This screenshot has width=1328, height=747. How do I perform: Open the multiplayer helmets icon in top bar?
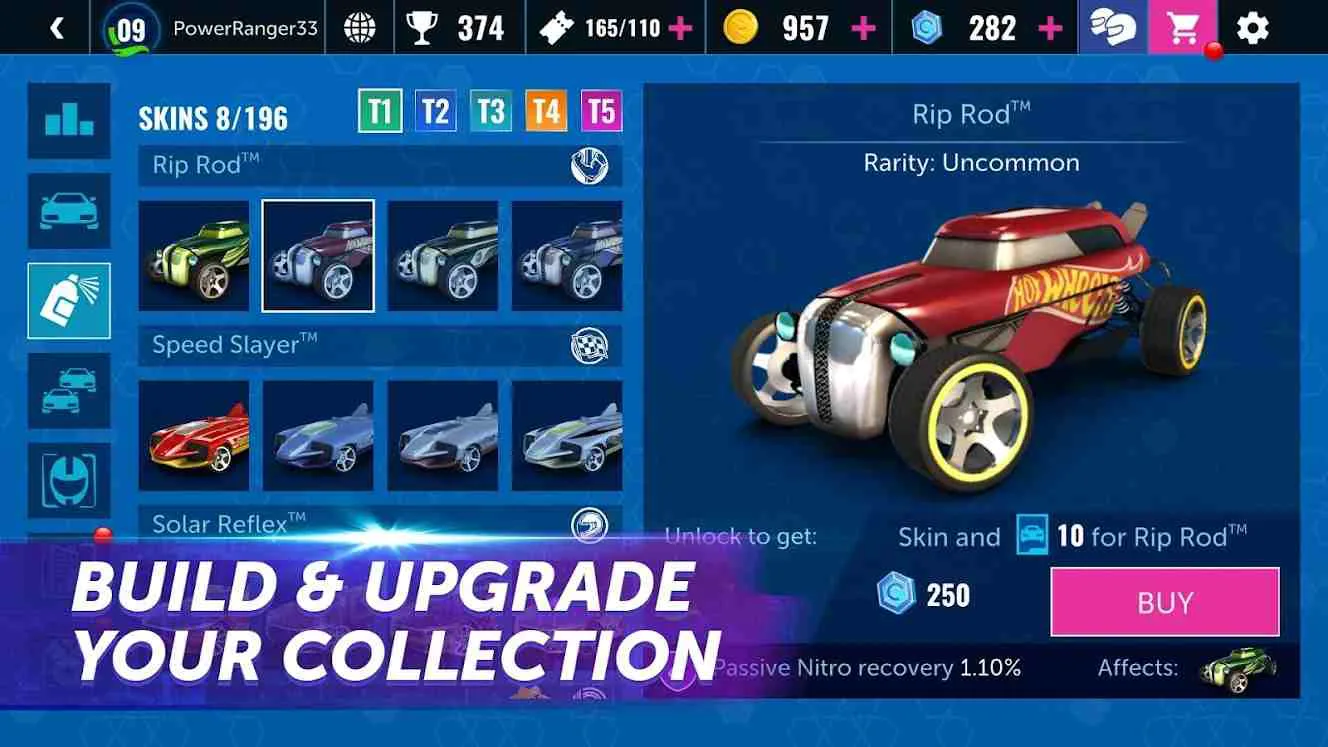click(x=1113, y=27)
